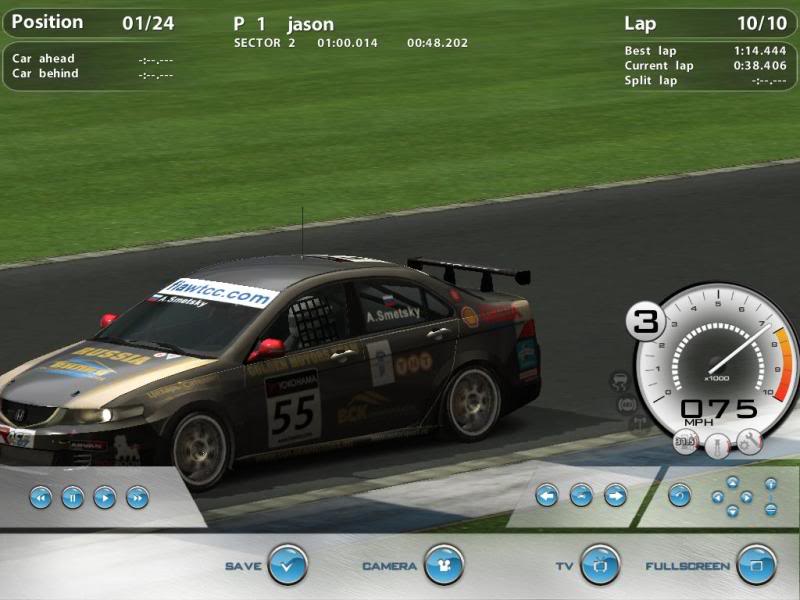Pan the camera right in the direction pad
The height and width of the screenshot is (600, 800).
746,496
